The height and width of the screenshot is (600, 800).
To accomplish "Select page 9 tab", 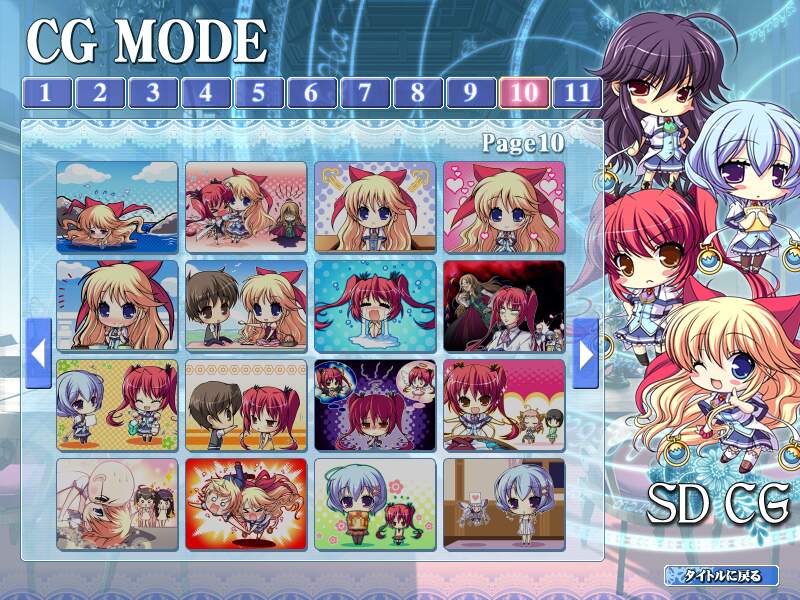I will 470,93.
